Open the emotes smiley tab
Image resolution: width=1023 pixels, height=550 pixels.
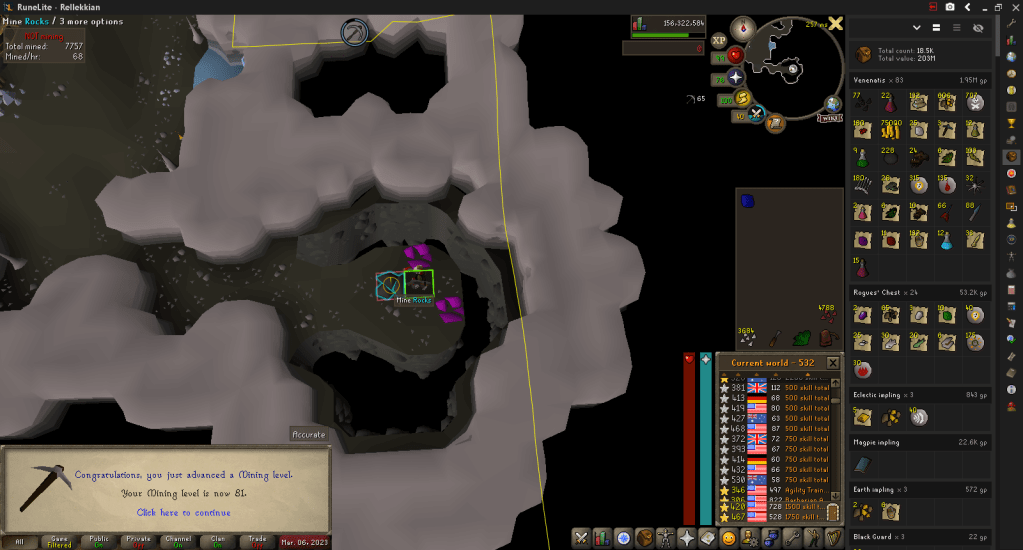730,539
